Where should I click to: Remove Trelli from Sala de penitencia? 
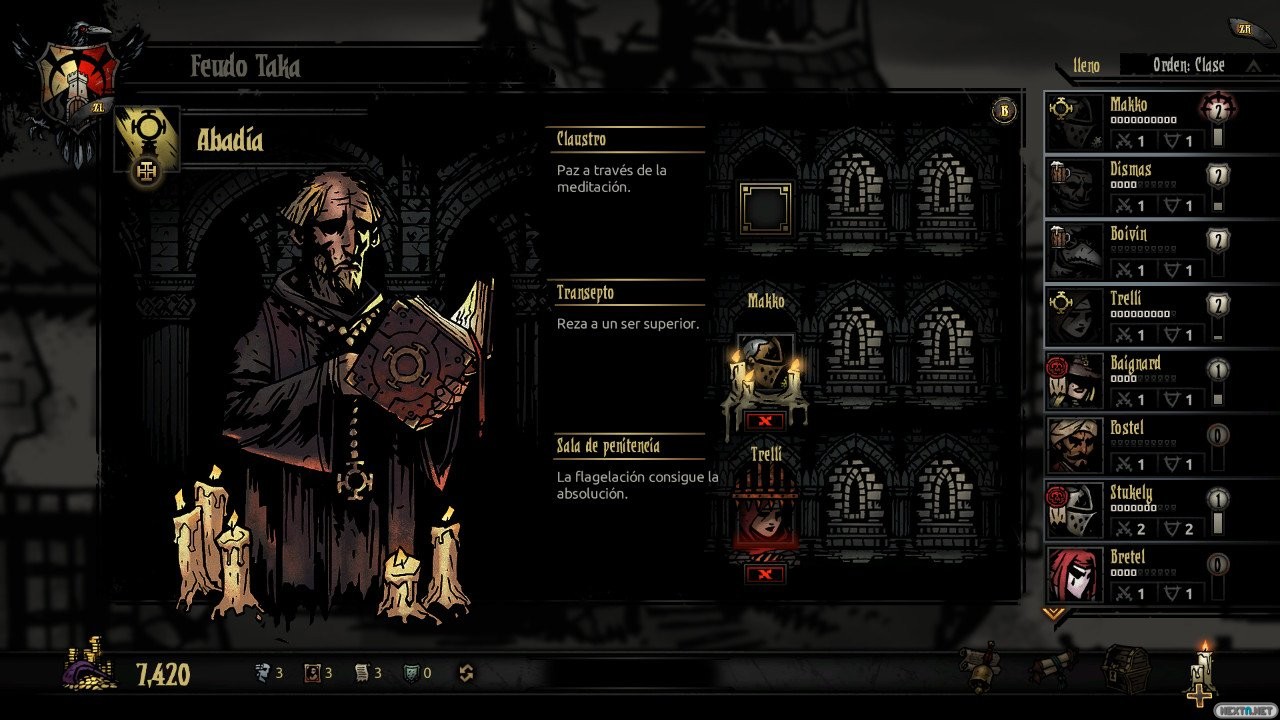tap(765, 573)
